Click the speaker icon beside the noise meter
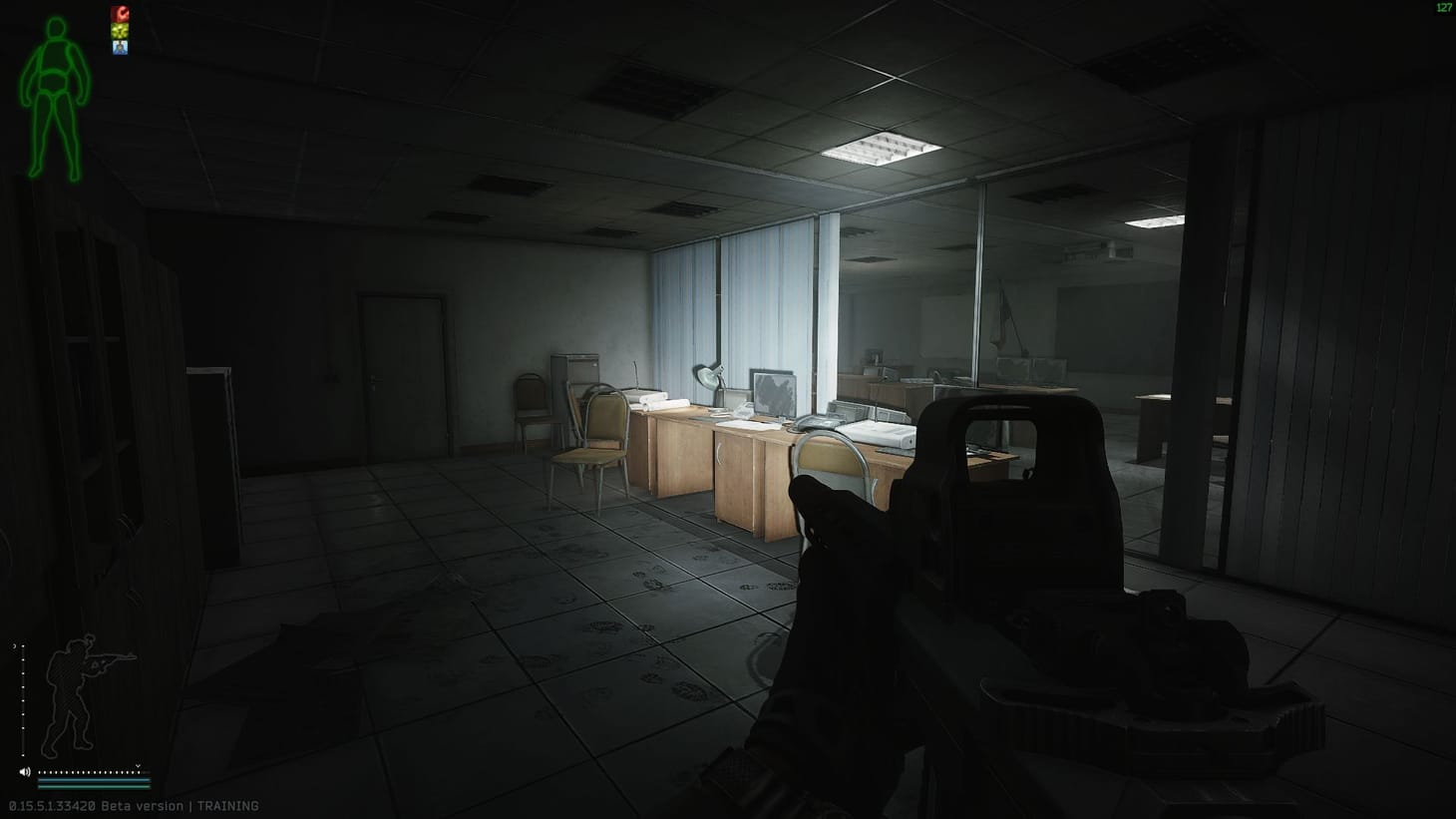 click(25, 771)
